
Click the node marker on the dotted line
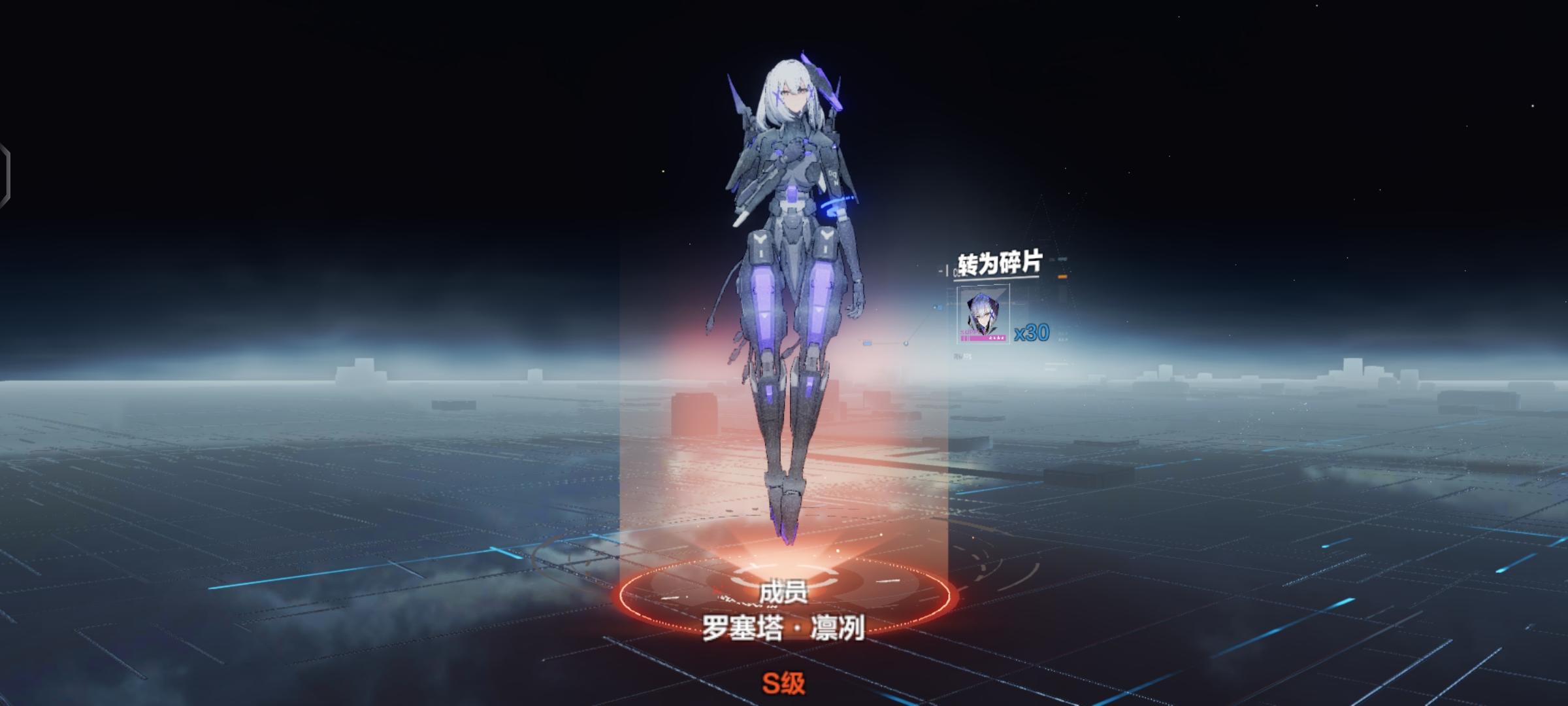(906, 343)
